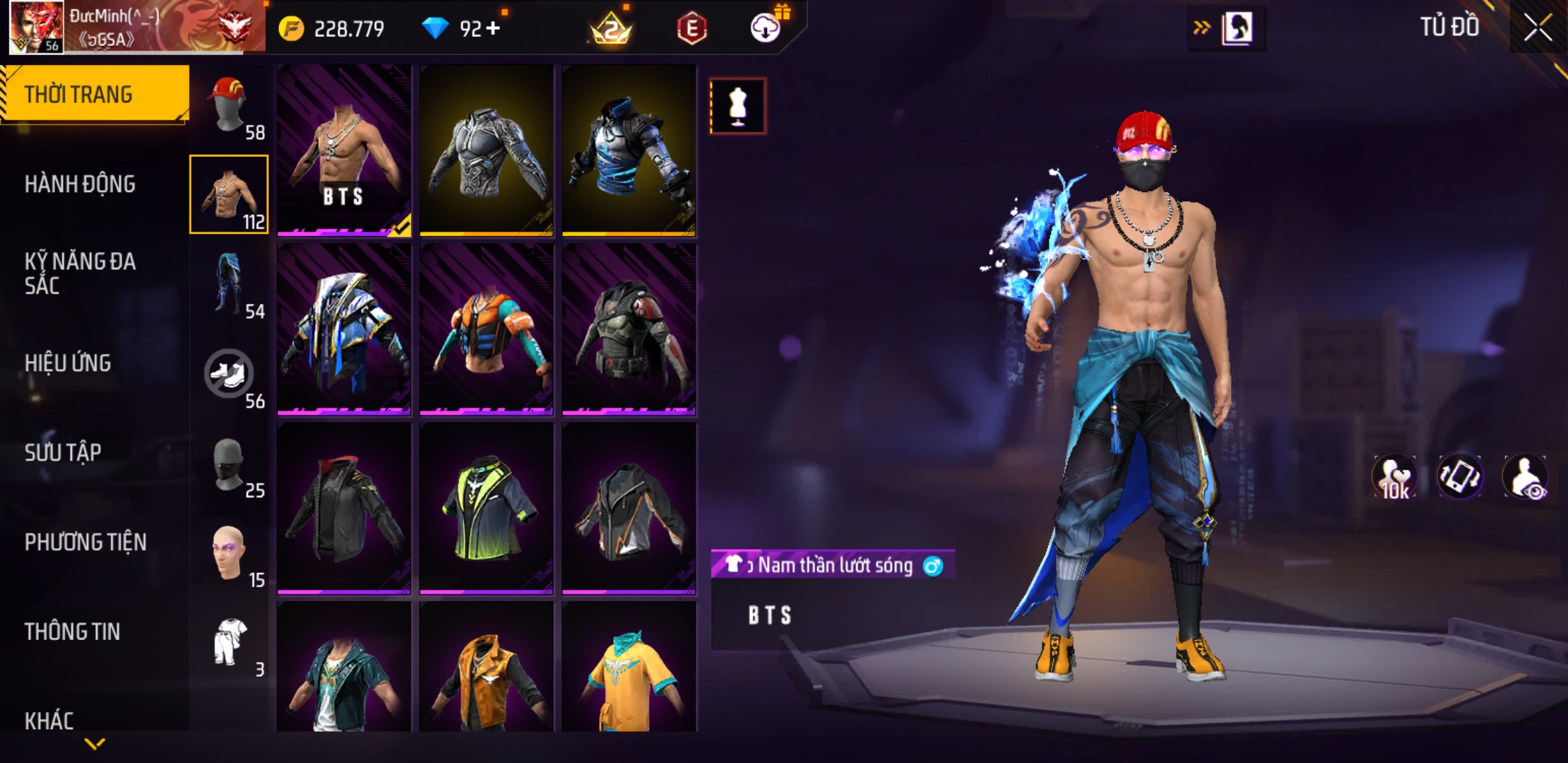Open the shoes category

[x=230, y=374]
